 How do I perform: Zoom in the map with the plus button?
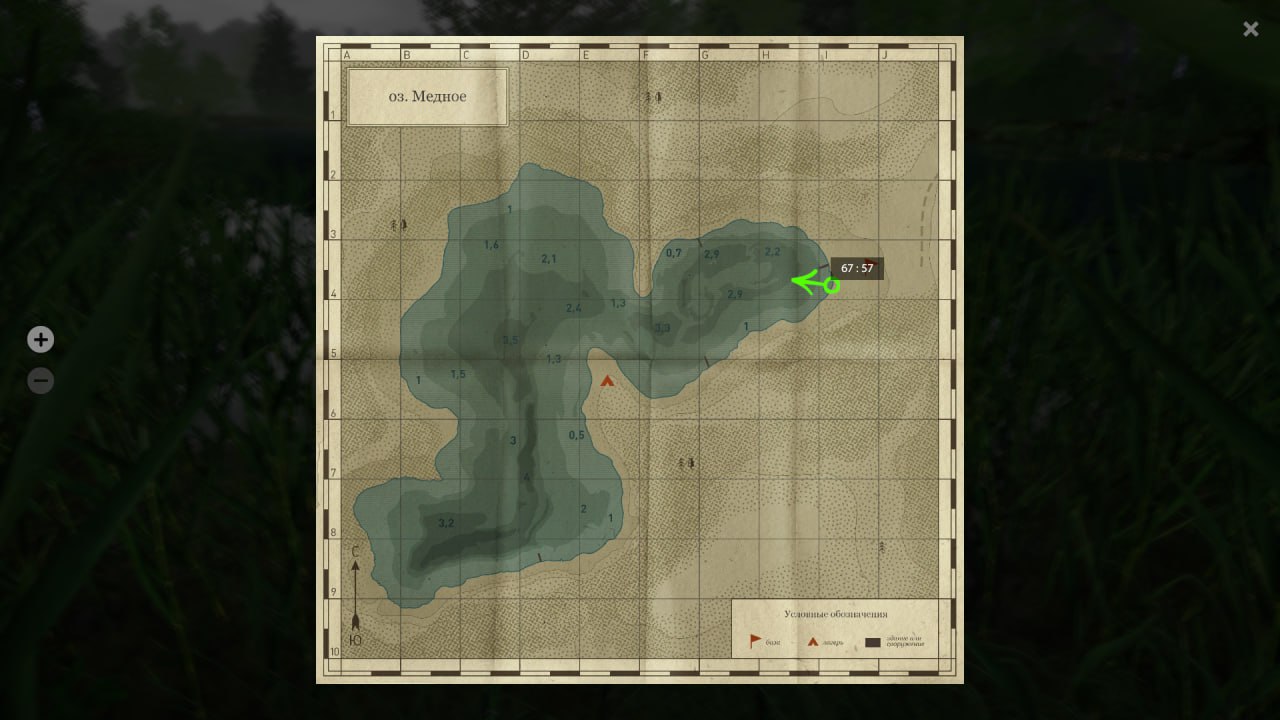click(40, 340)
